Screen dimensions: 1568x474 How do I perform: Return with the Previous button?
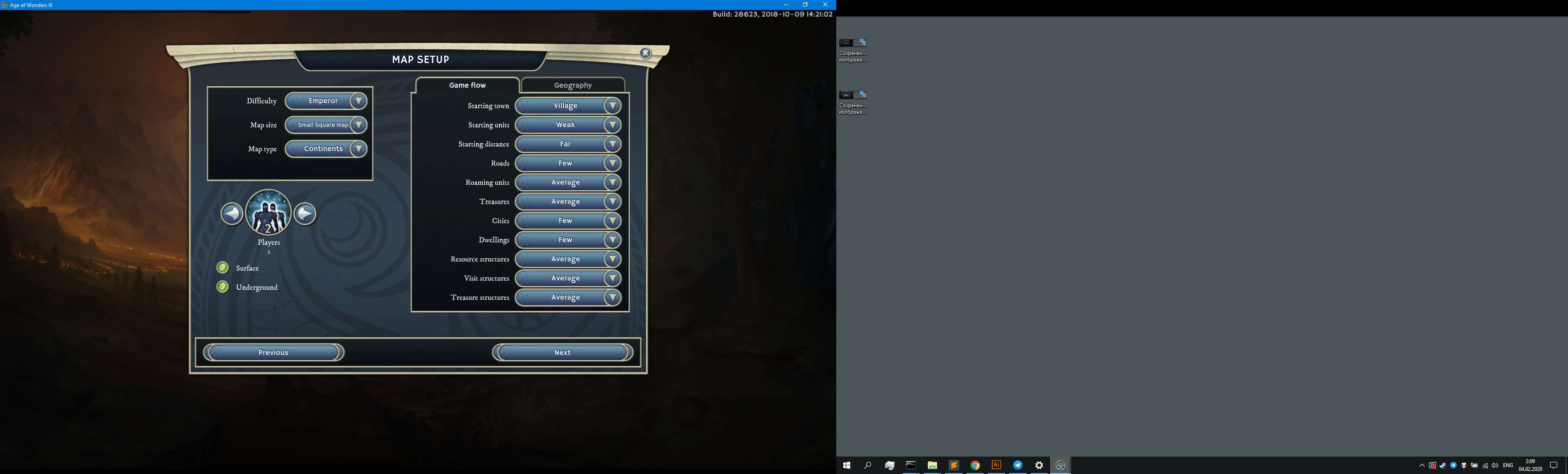pyautogui.click(x=273, y=352)
